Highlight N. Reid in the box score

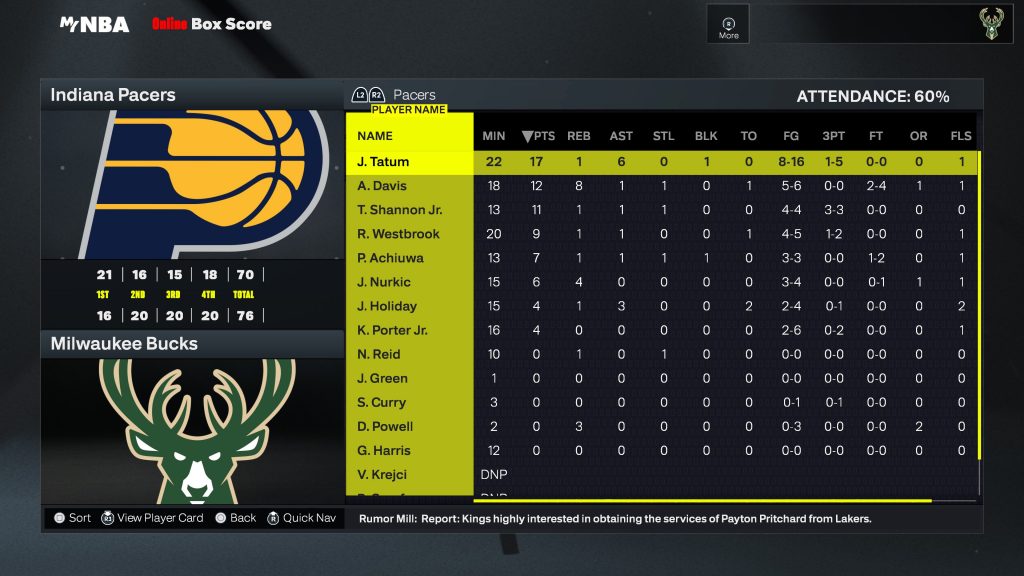378,354
